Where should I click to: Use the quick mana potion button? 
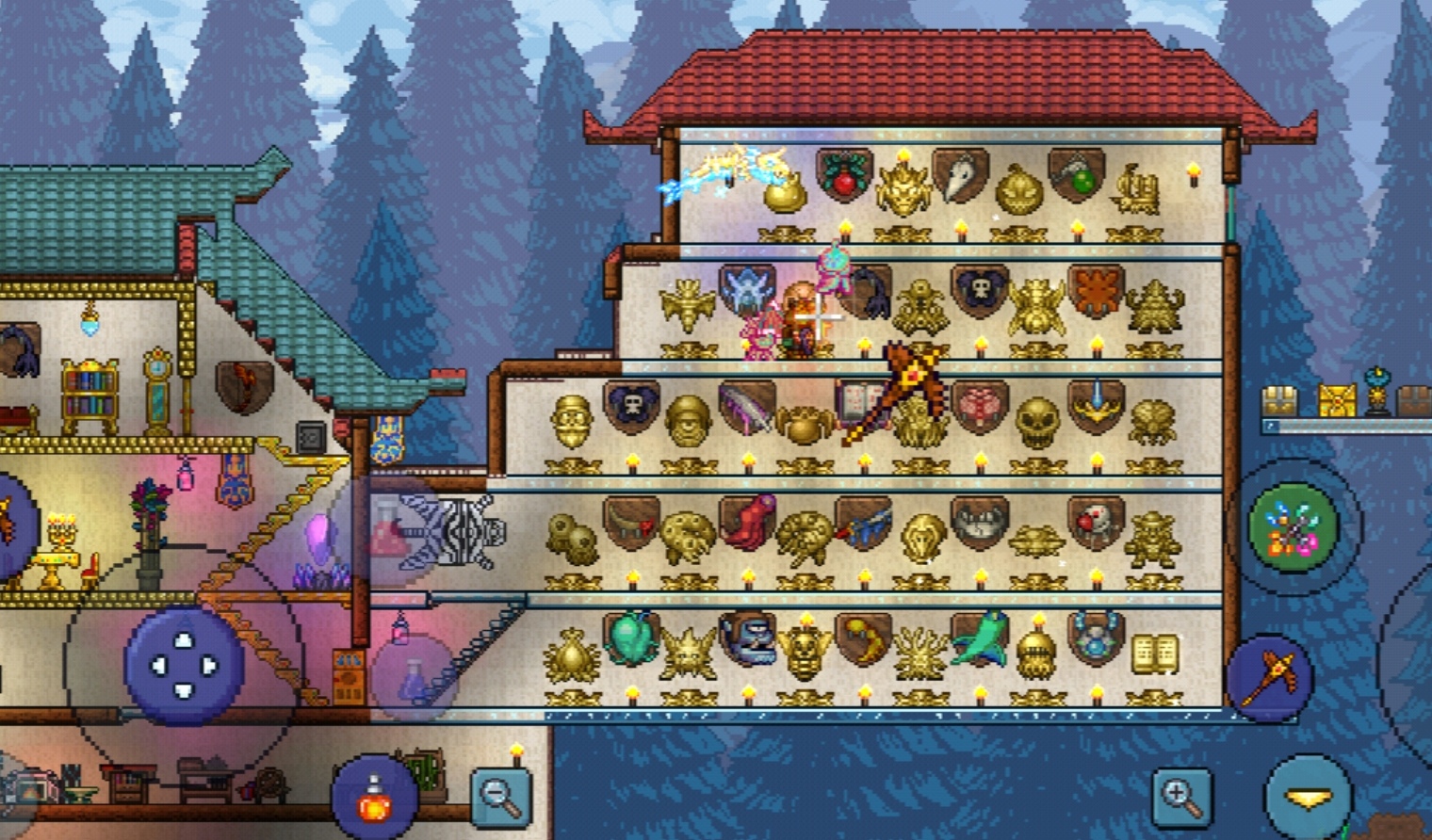pyautogui.click(x=412, y=675)
